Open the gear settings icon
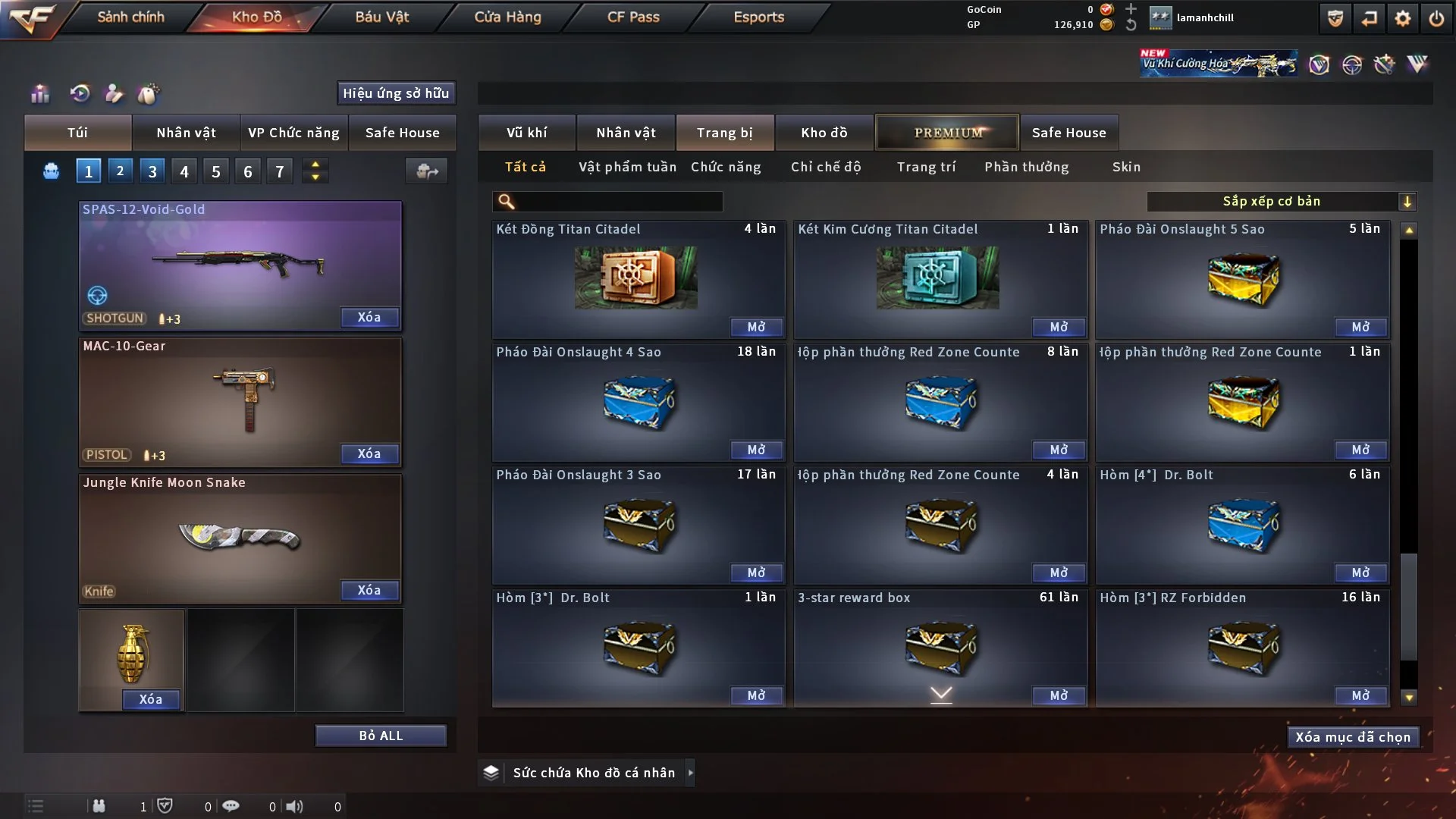The height and width of the screenshot is (819, 1456). [x=1403, y=18]
